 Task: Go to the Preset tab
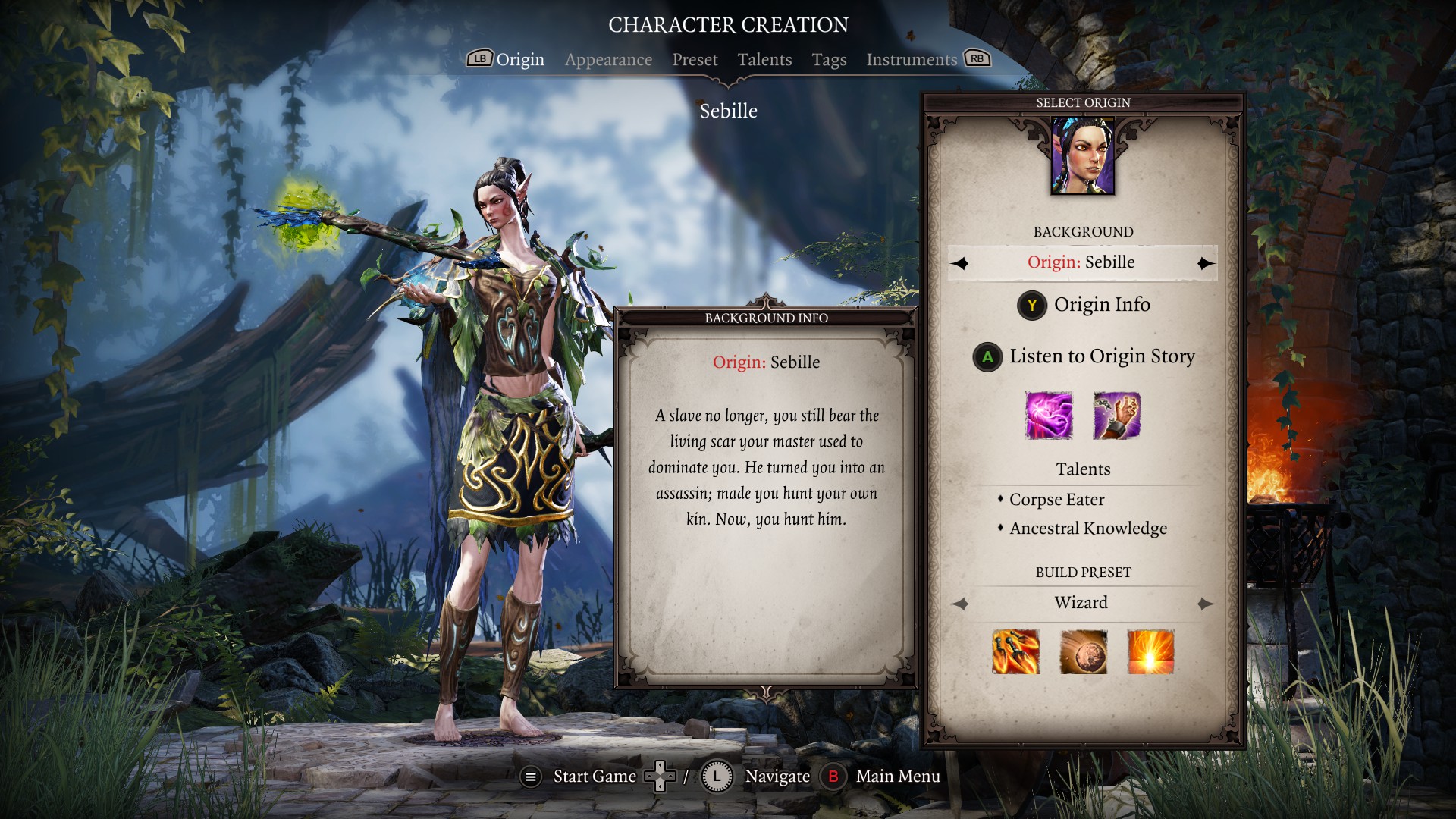point(695,59)
